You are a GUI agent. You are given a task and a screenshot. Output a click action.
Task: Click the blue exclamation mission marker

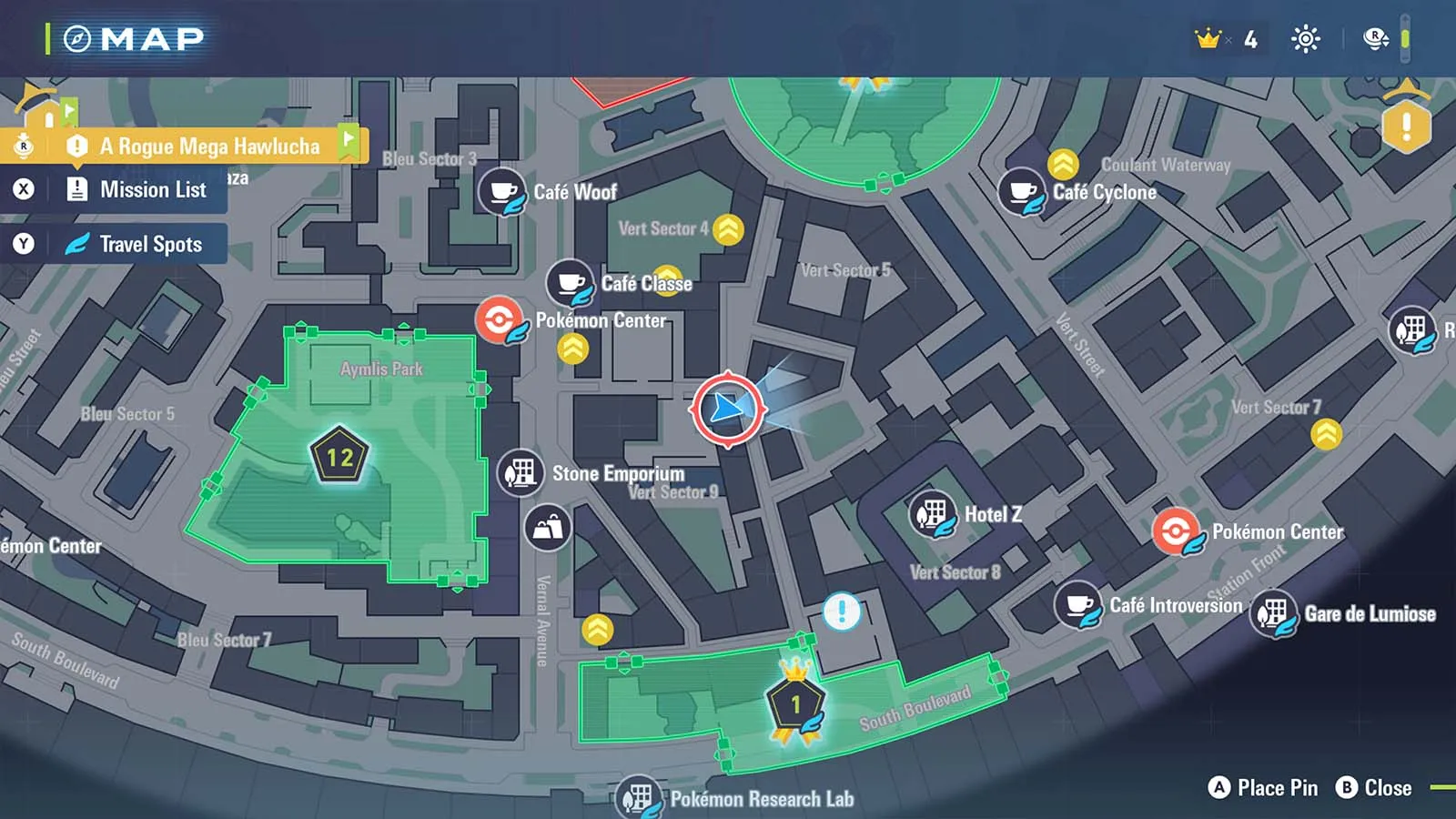pyautogui.click(x=842, y=612)
